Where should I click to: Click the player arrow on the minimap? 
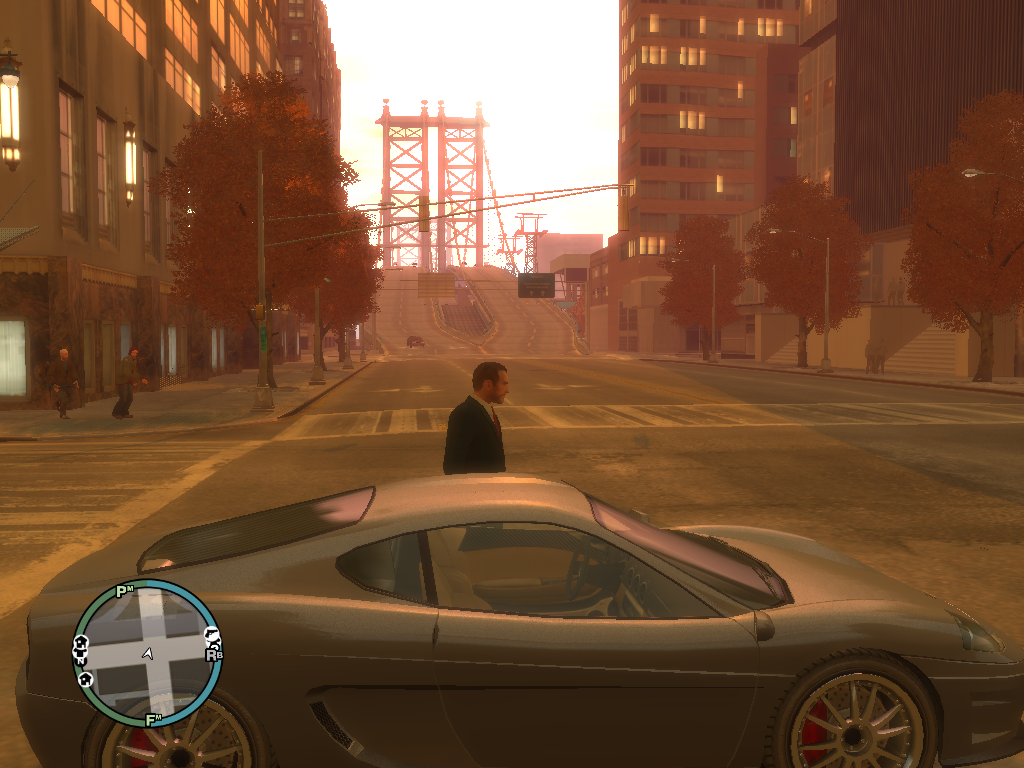pyautogui.click(x=148, y=653)
